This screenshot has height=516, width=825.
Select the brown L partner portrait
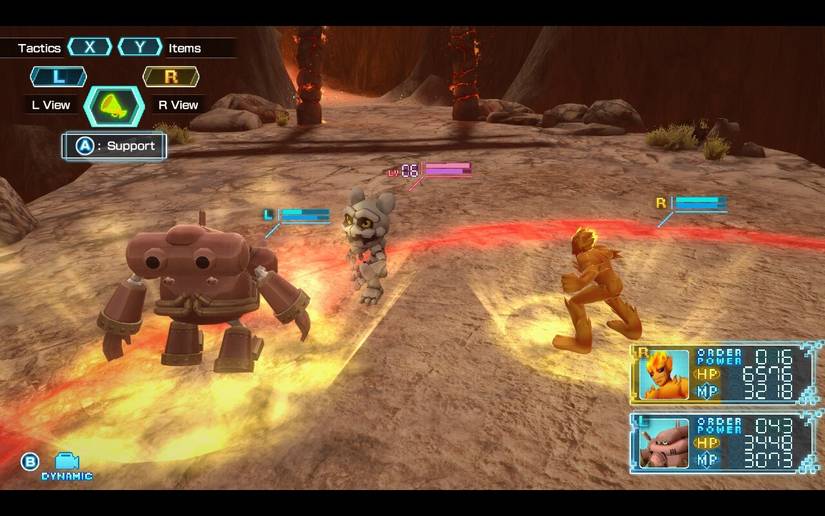(665, 443)
